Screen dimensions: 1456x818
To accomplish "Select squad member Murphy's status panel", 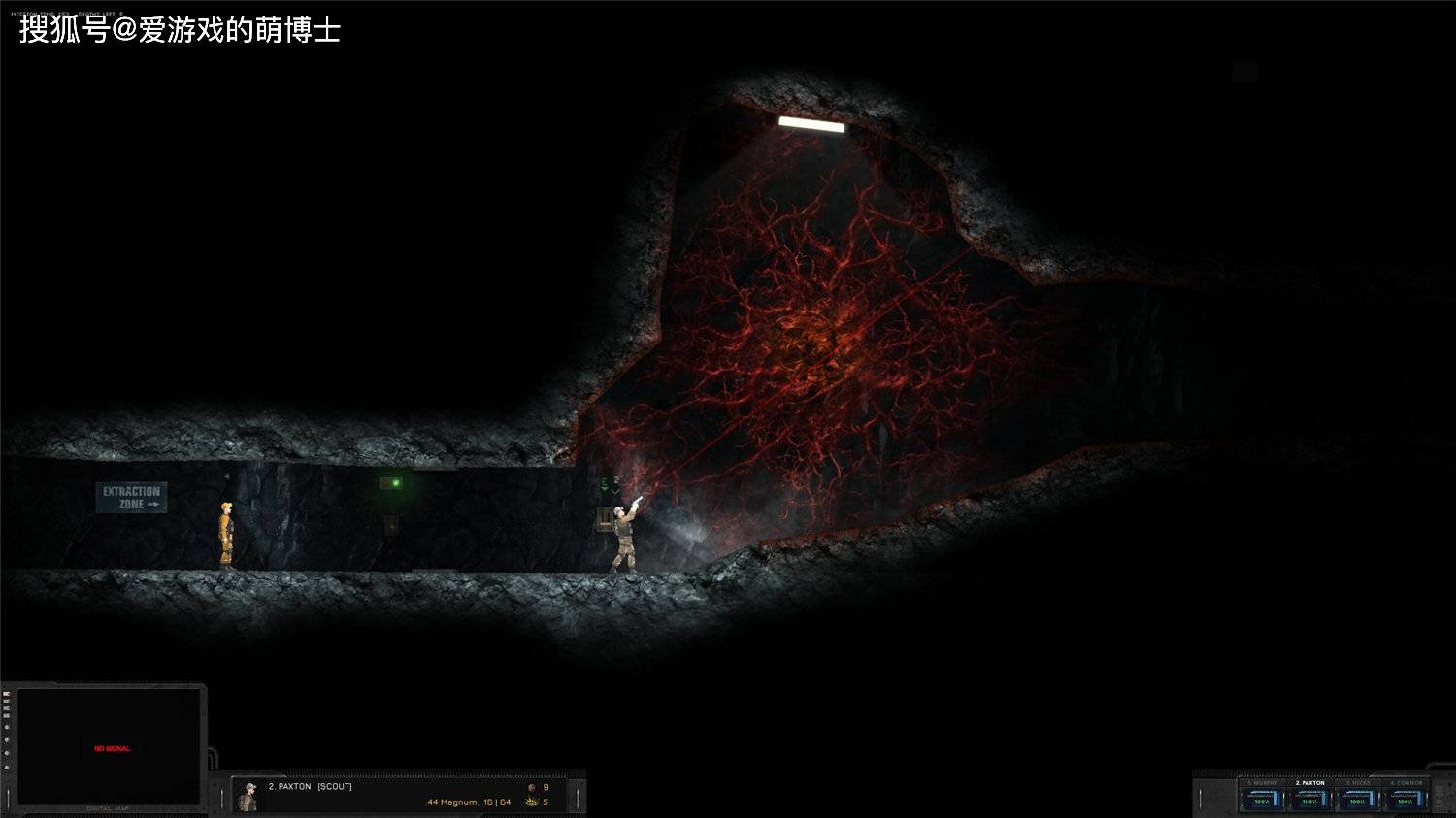I will point(1262,797).
